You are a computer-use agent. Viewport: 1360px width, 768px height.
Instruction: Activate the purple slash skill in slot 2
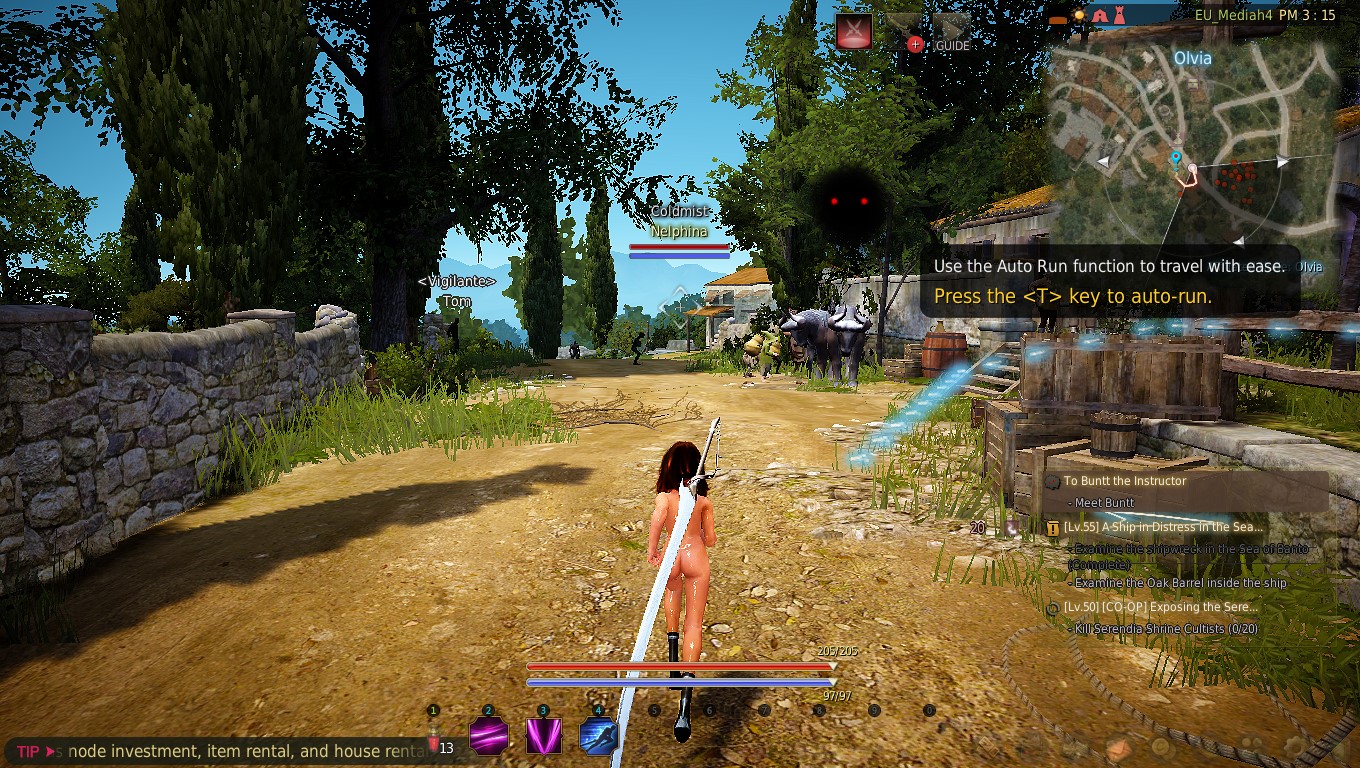click(489, 737)
